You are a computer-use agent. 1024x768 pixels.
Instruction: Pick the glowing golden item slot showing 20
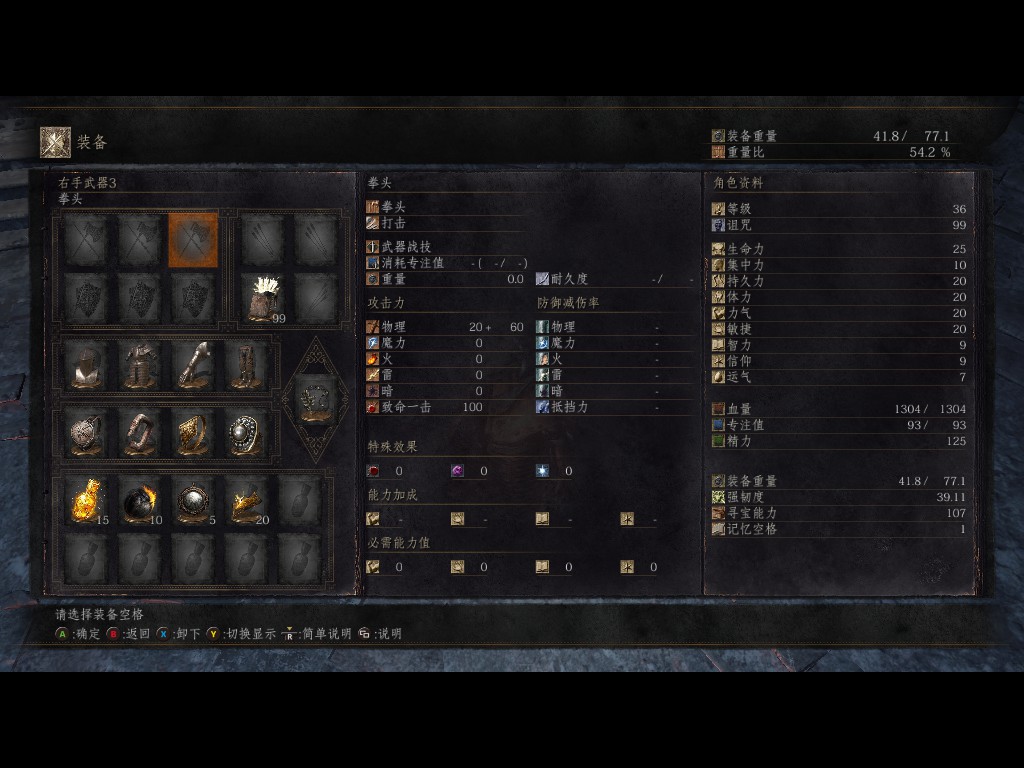[x=246, y=500]
